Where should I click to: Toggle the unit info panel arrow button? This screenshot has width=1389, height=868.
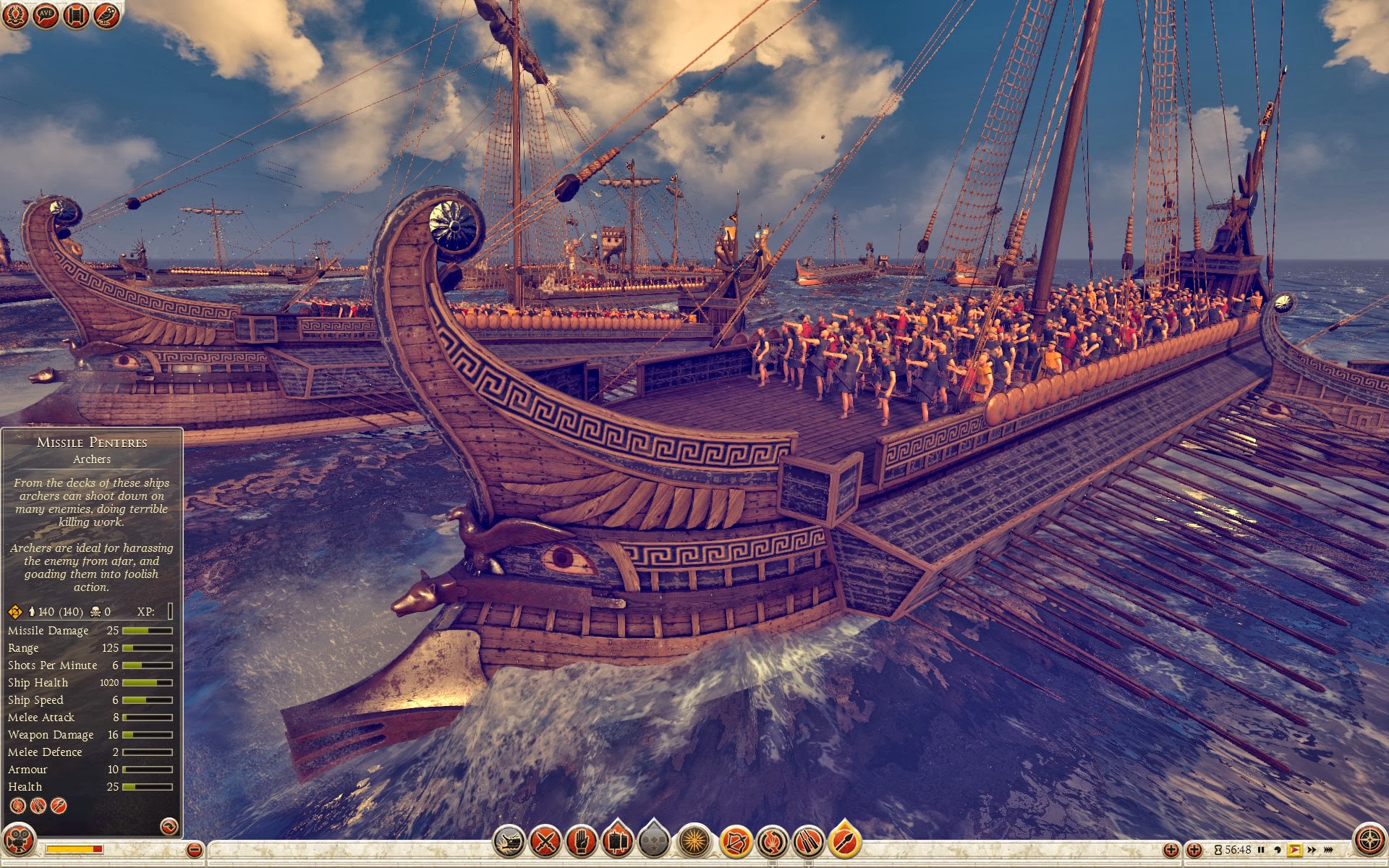click(169, 826)
